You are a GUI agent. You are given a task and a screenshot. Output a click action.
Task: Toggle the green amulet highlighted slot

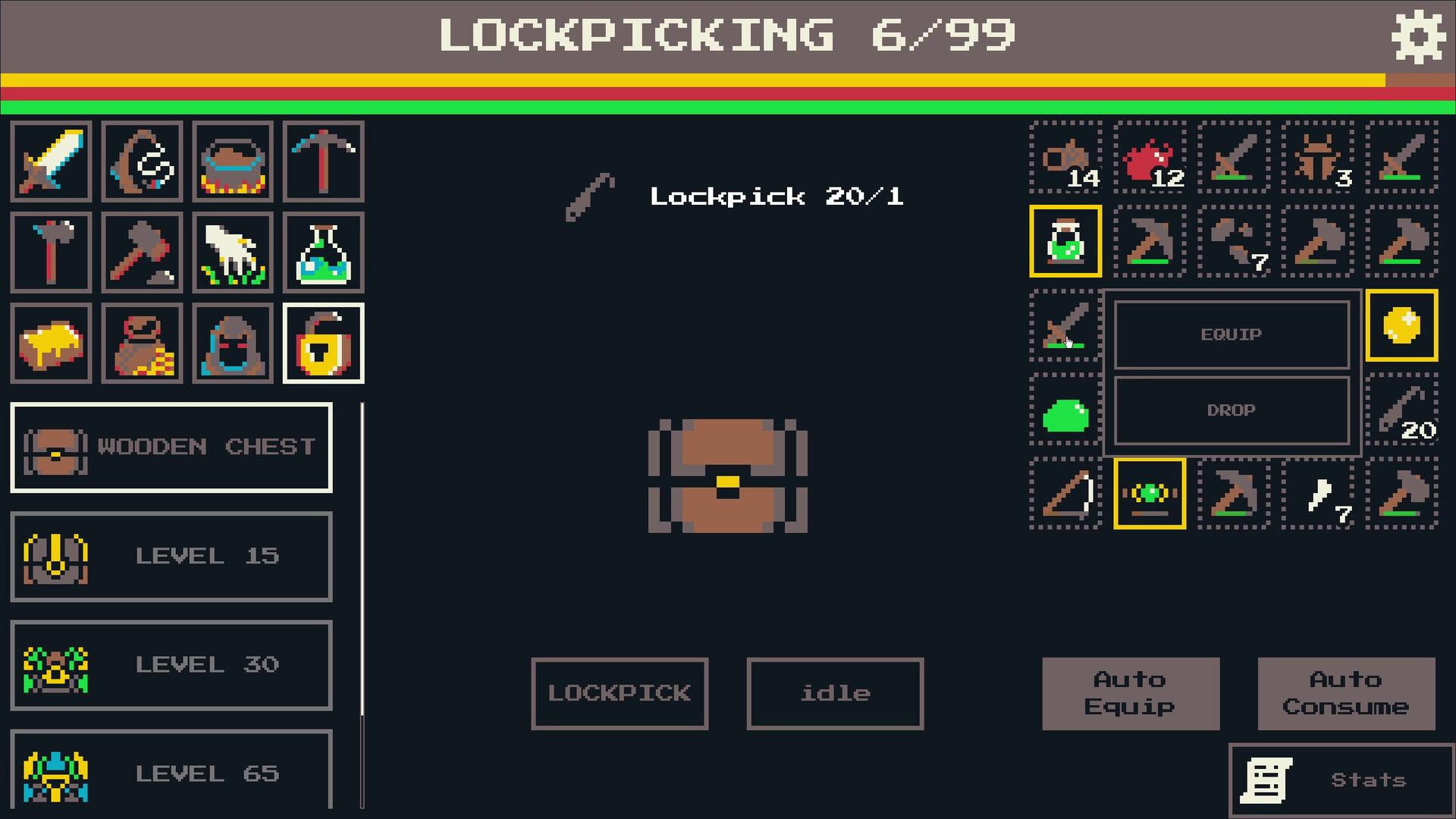[x=1150, y=493]
